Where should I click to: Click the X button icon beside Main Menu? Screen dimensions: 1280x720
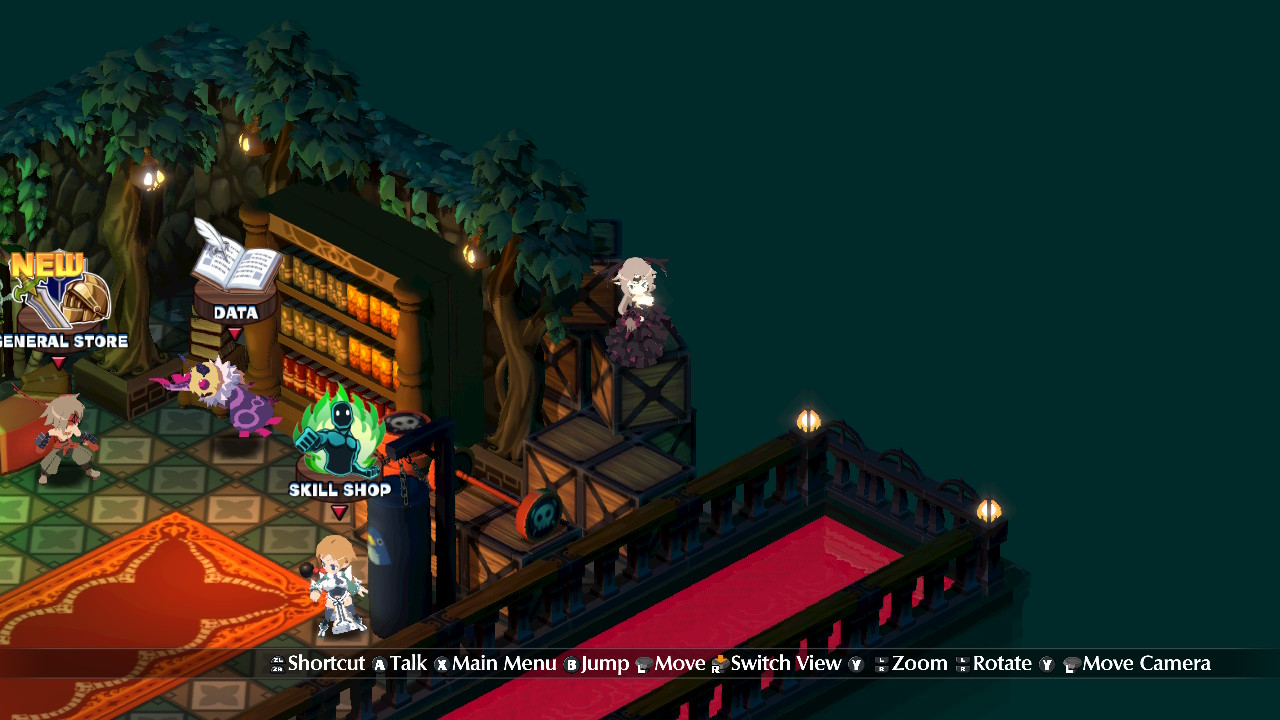[x=441, y=663]
